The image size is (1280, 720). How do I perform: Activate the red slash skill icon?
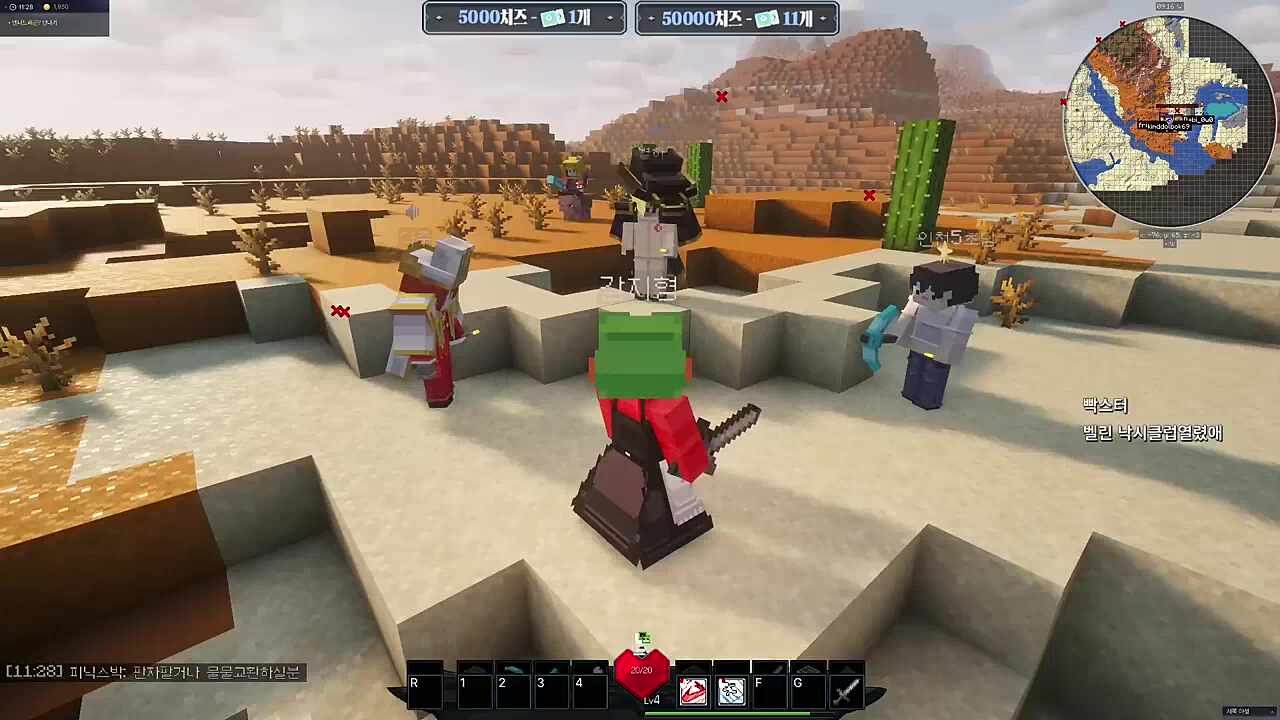(693, 691)
